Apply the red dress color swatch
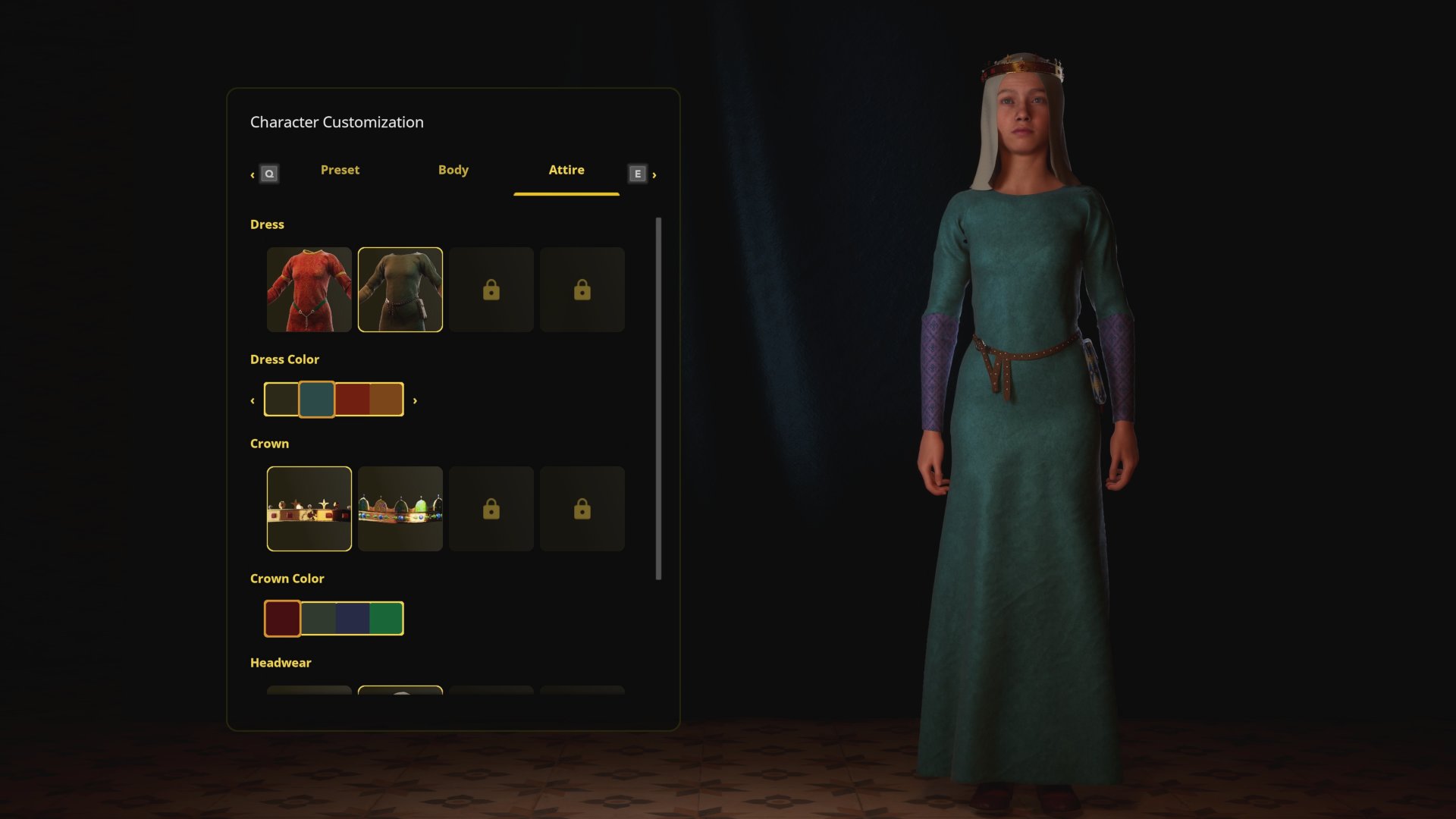Image resolution: width=1456 pixels, height=819 pixels. tap(352, 400)
